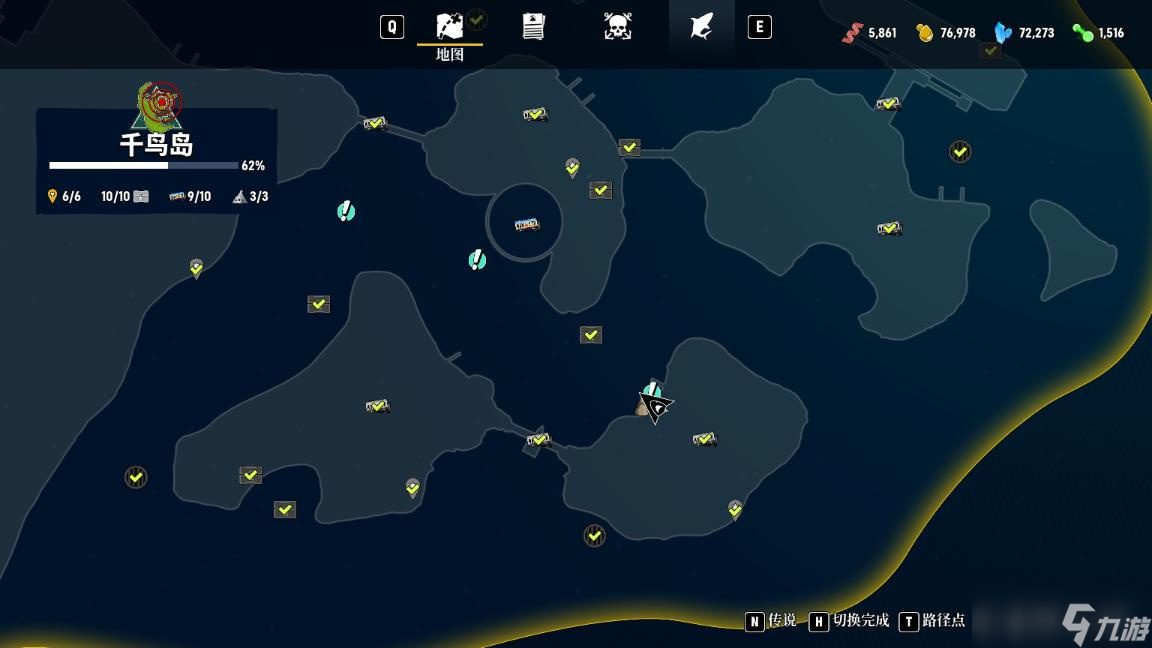Screen dimensions: 1152x648
Task: Switch to the shark evolution tab
Action: point(701,27)
